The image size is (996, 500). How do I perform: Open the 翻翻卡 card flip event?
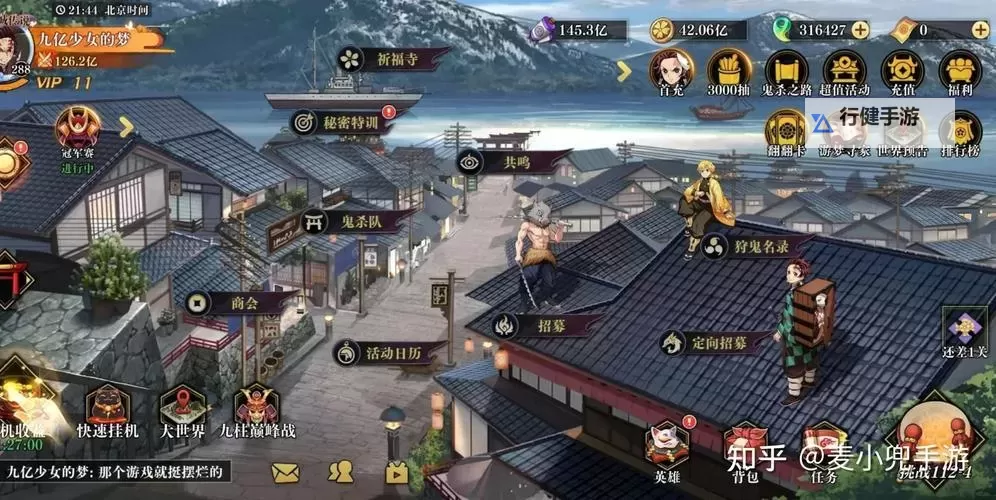(x=787, y=133)
